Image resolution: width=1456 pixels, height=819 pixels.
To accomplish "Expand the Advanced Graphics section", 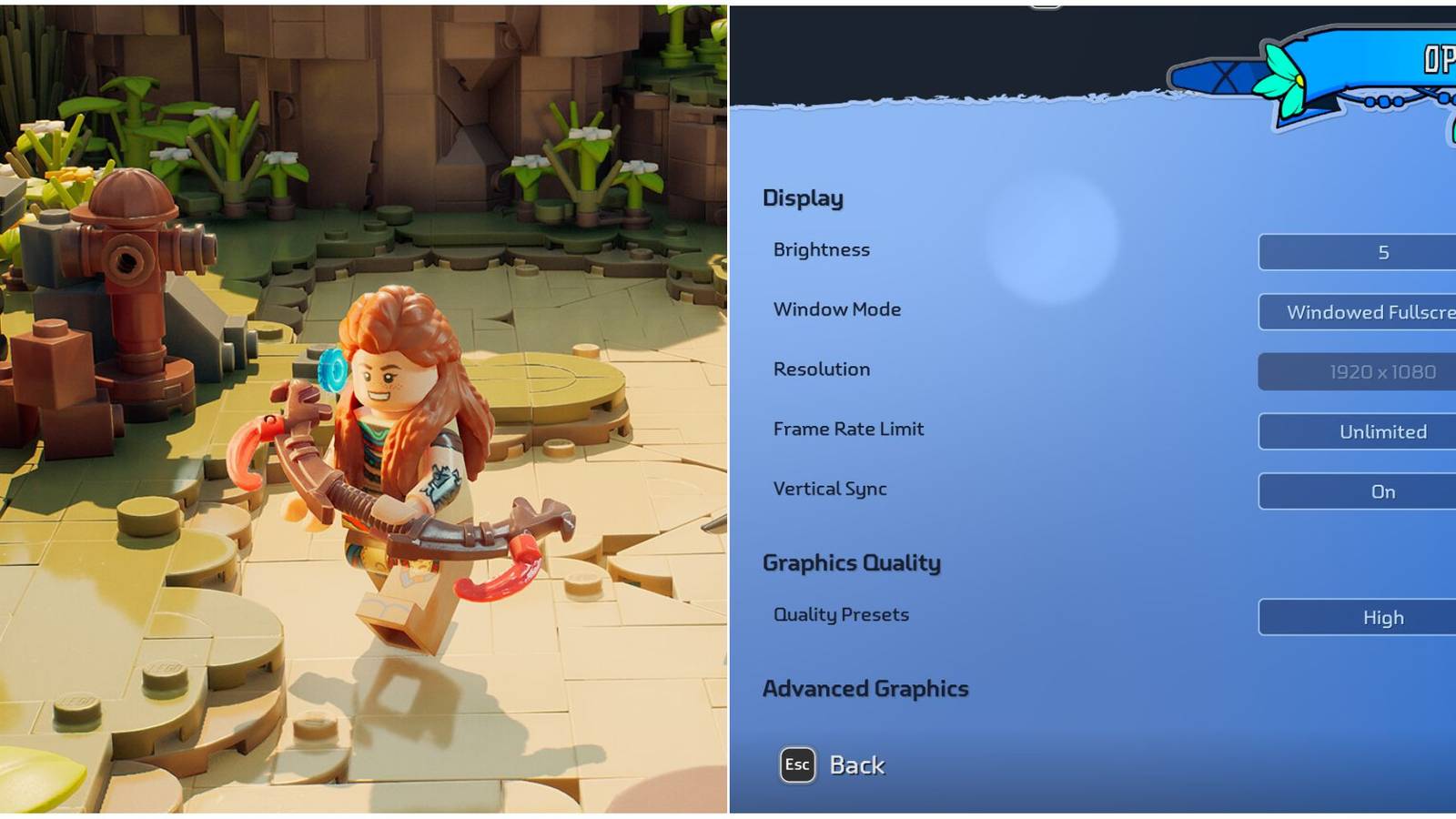I will click(865, 689).
